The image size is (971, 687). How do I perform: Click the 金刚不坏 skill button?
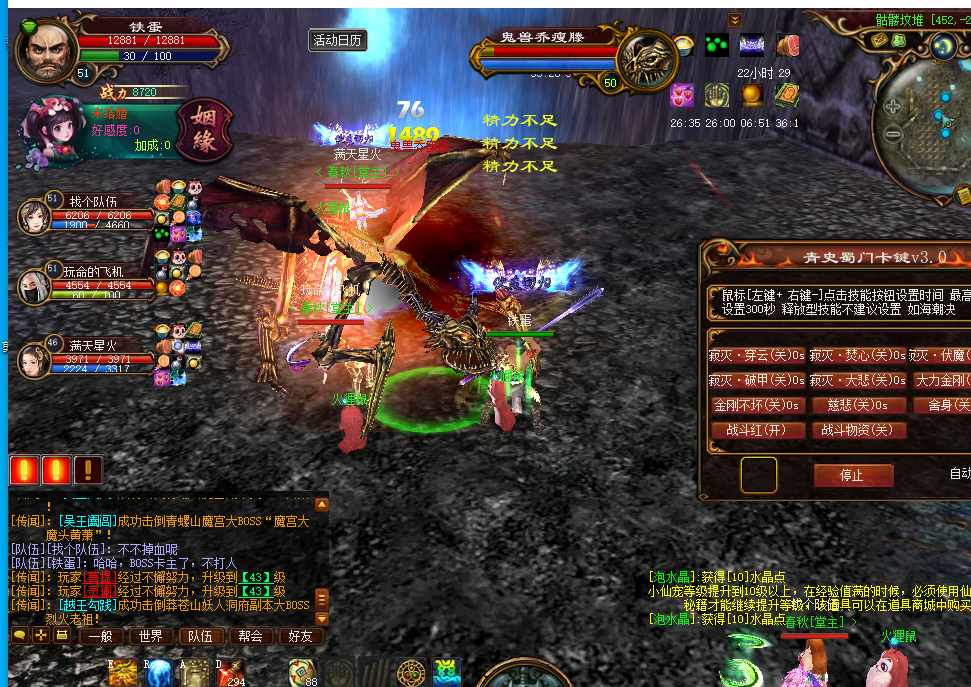click(756, 405)
